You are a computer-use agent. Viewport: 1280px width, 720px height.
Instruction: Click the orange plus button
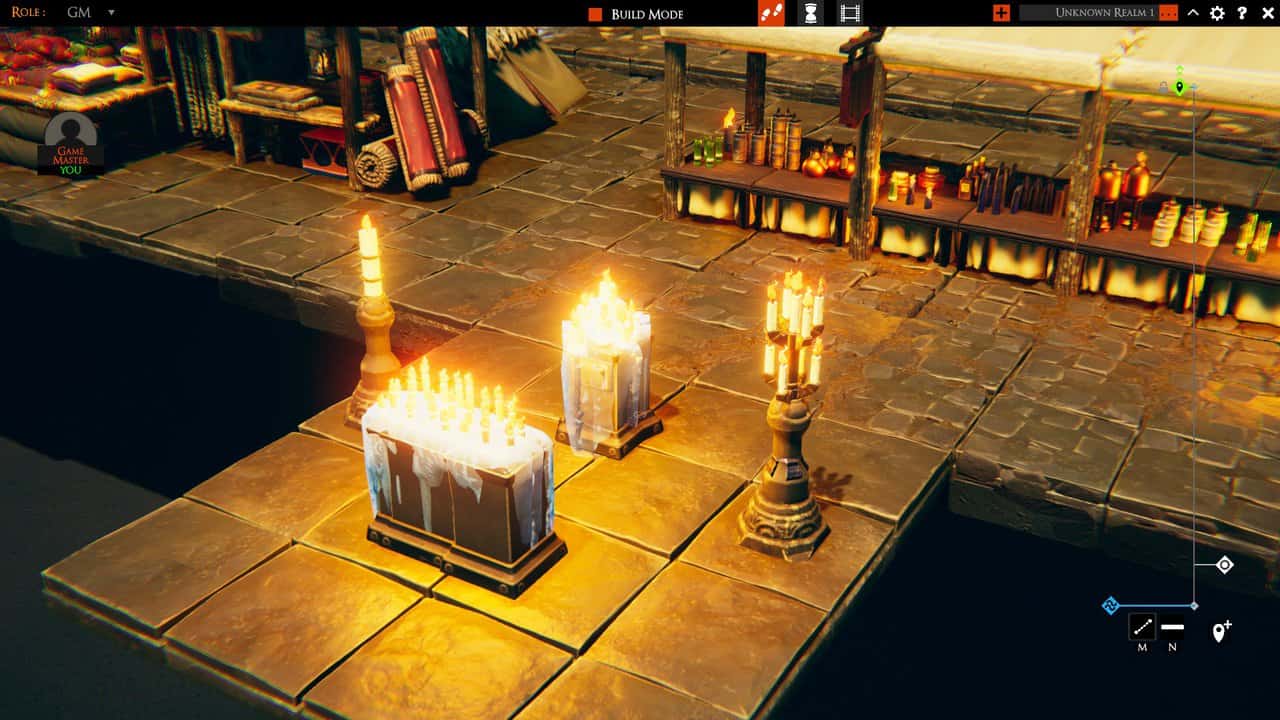click(1001, 13)
